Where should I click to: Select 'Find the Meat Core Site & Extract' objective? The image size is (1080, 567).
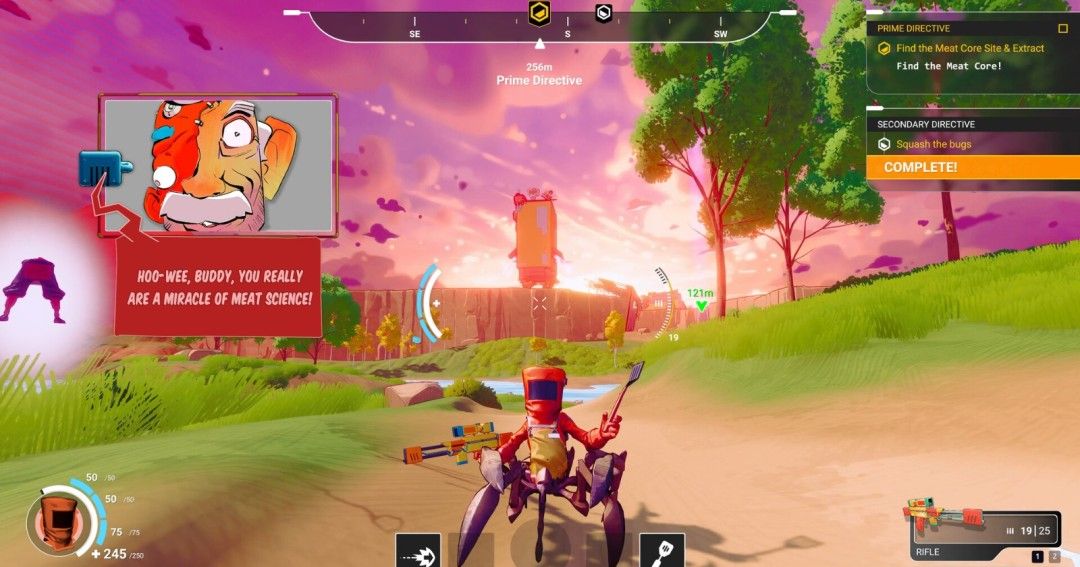tap(969, 48)
